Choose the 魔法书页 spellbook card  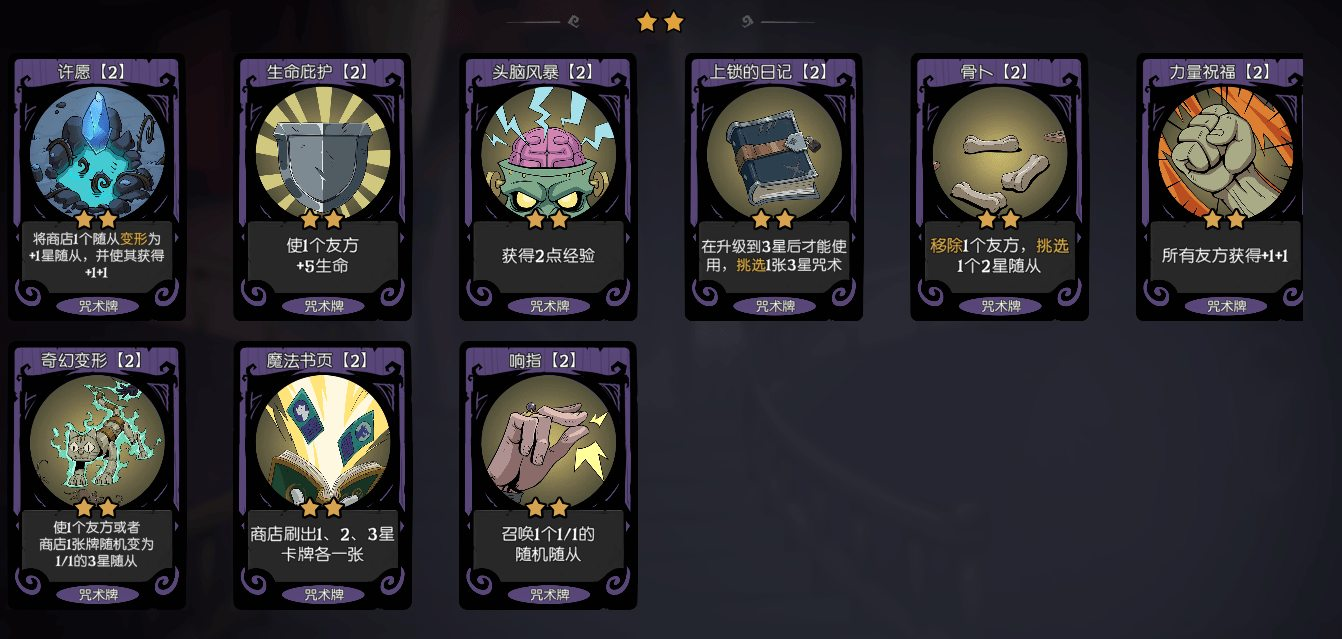pos(322,476)
